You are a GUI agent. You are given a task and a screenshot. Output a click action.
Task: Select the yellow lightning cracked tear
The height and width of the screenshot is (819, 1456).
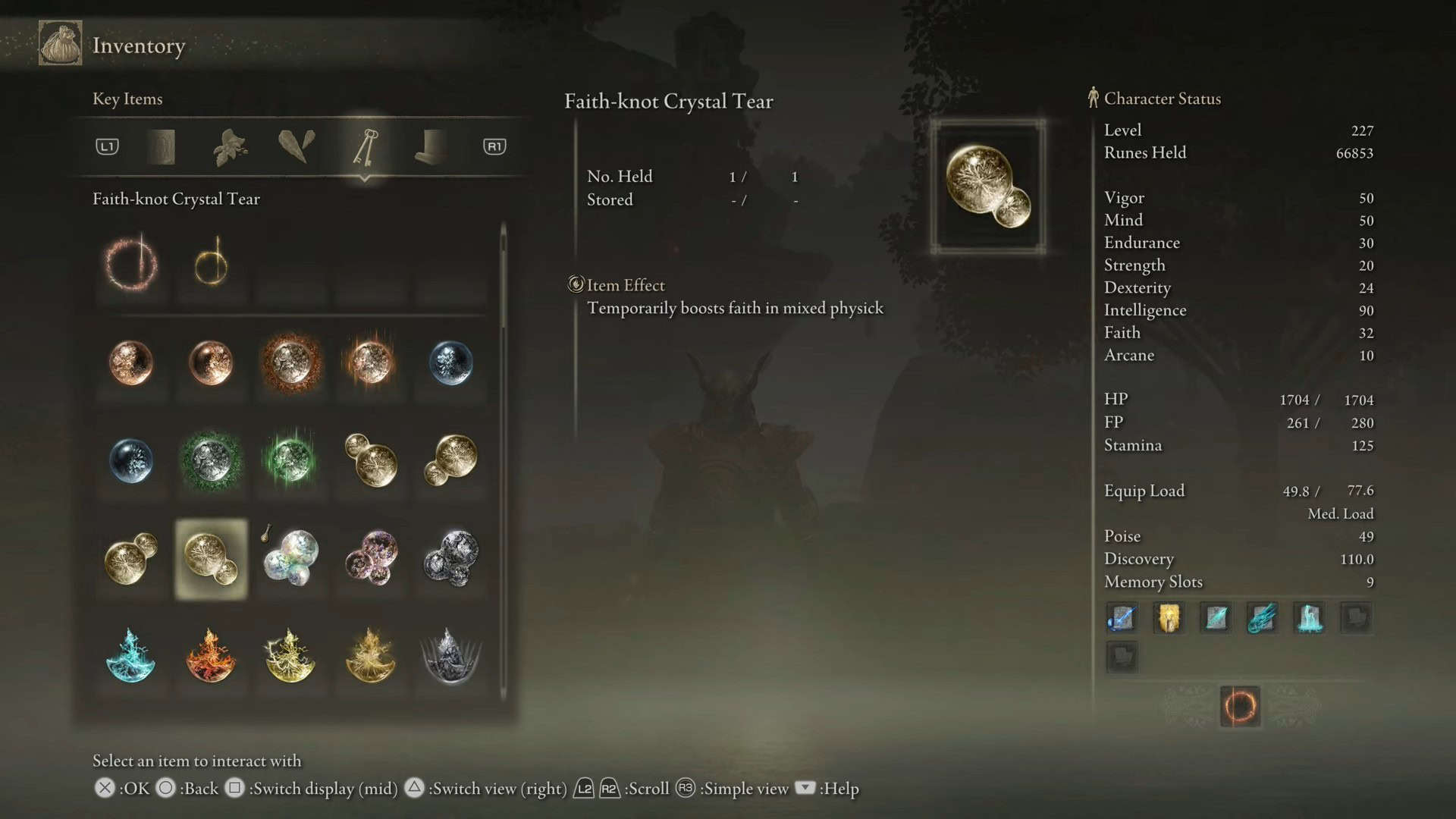(x=290, y=656)
